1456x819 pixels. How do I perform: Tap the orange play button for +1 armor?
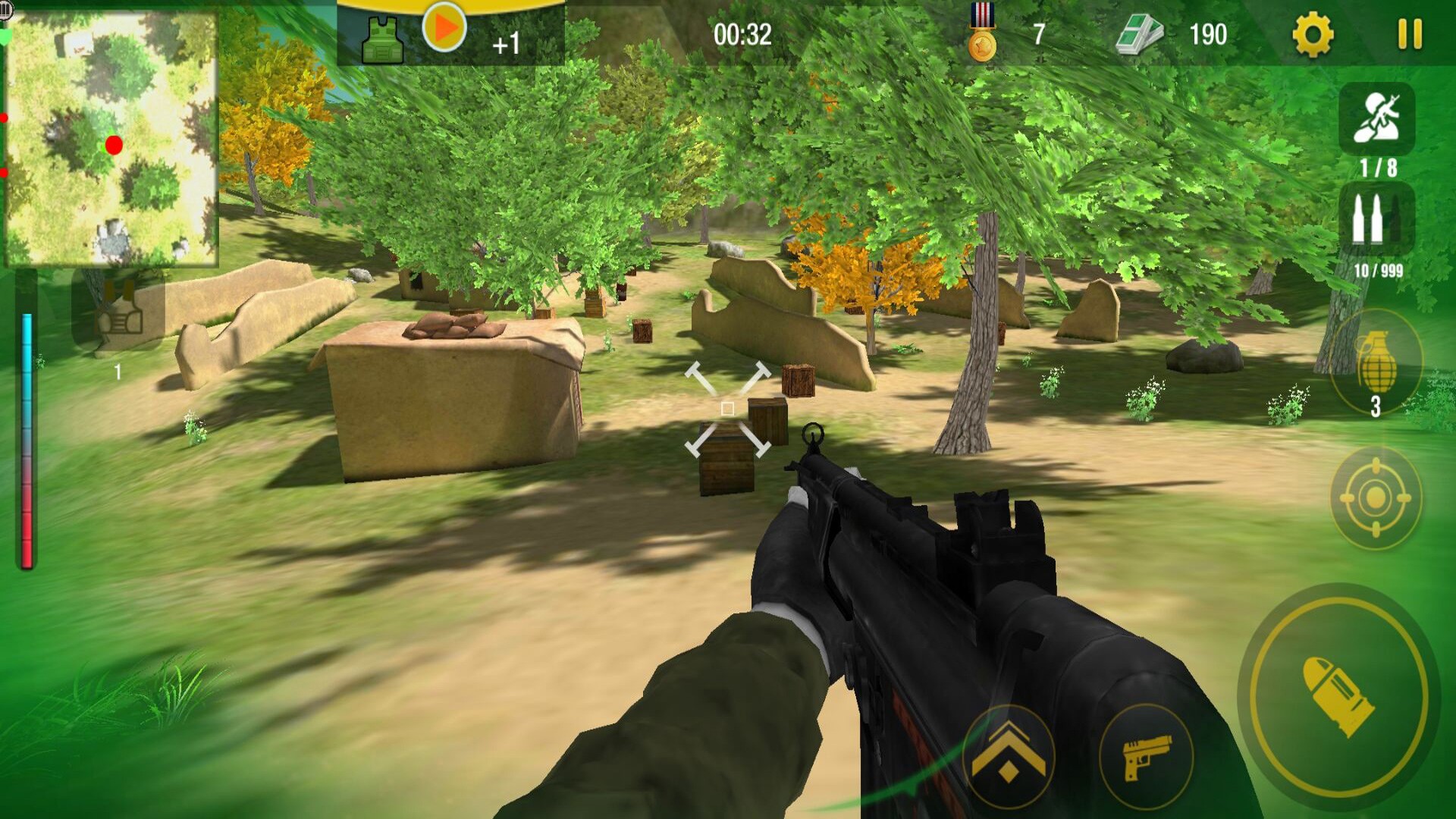[x=444, y=28]
